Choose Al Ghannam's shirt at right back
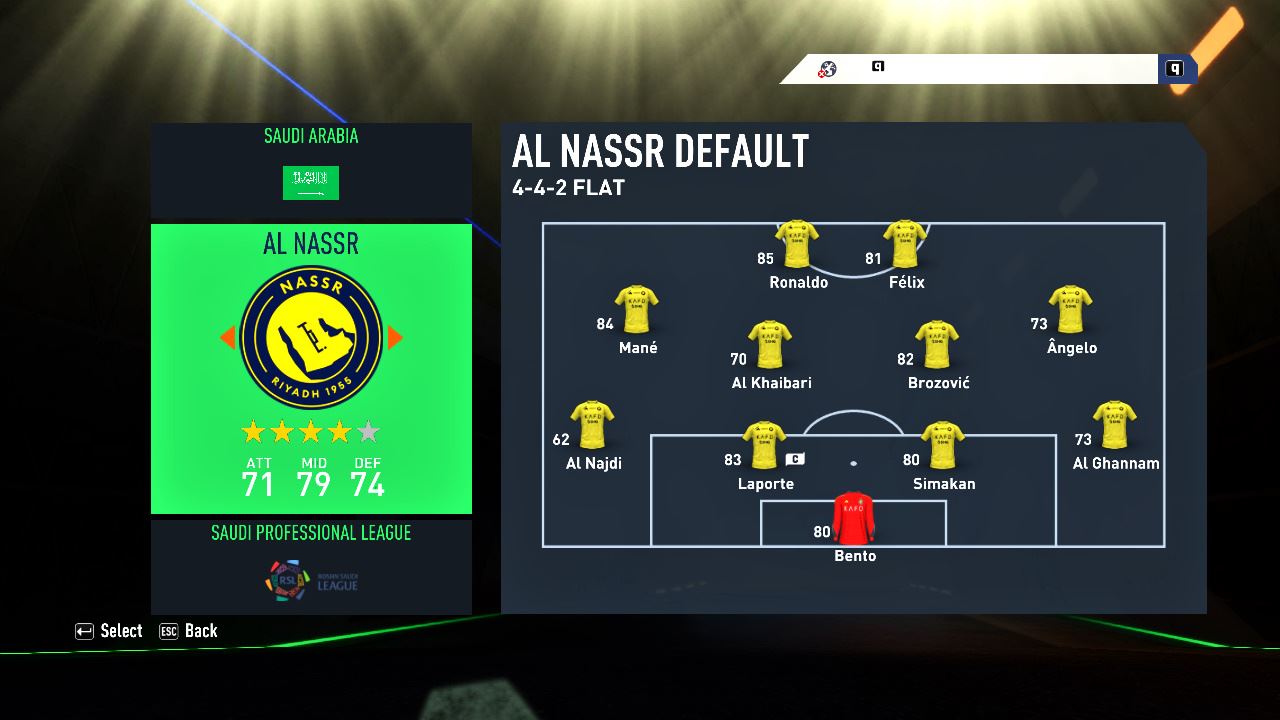 (1114, 425)
